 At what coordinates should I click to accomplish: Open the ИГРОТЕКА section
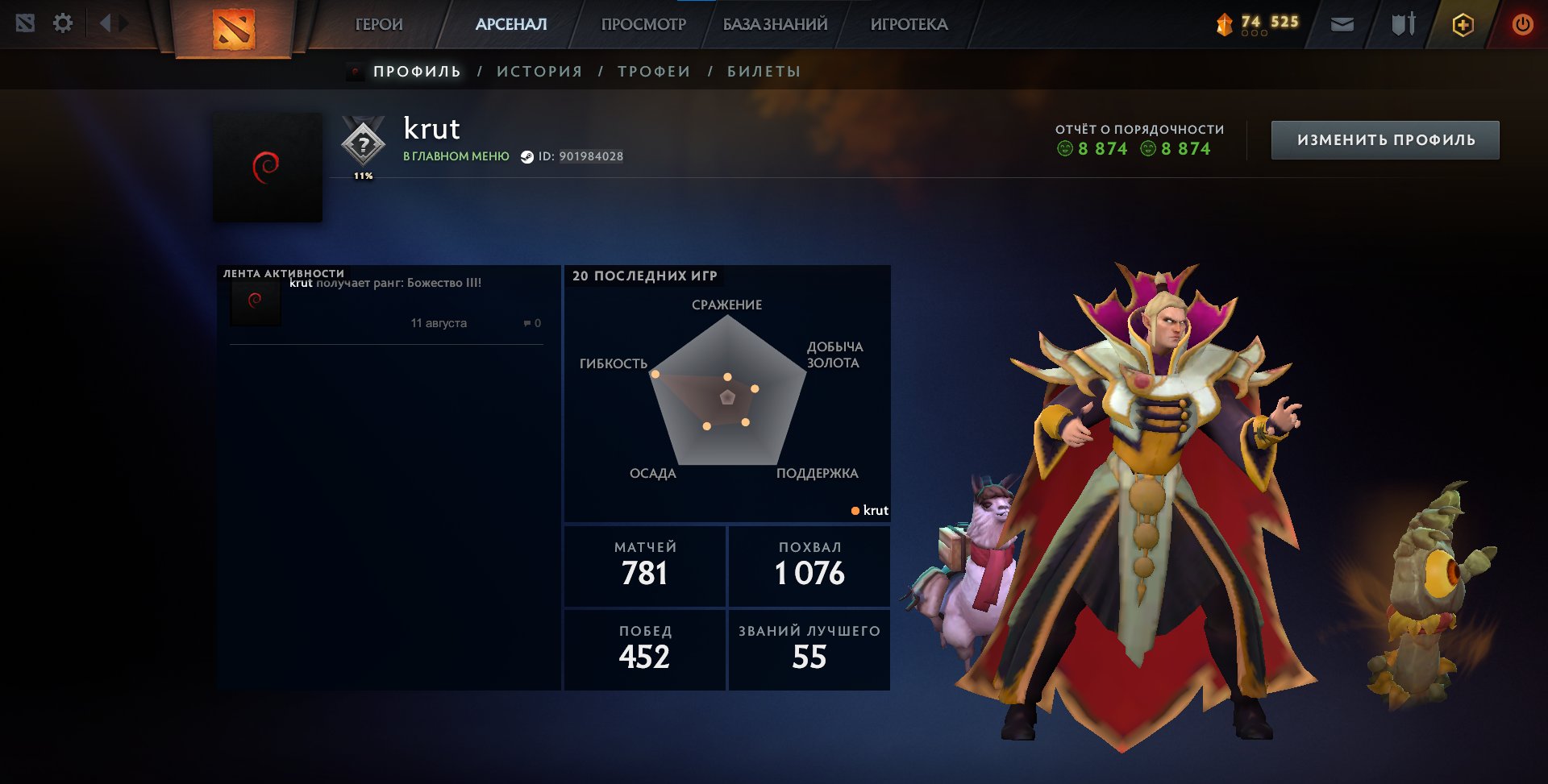pos(909,25)
